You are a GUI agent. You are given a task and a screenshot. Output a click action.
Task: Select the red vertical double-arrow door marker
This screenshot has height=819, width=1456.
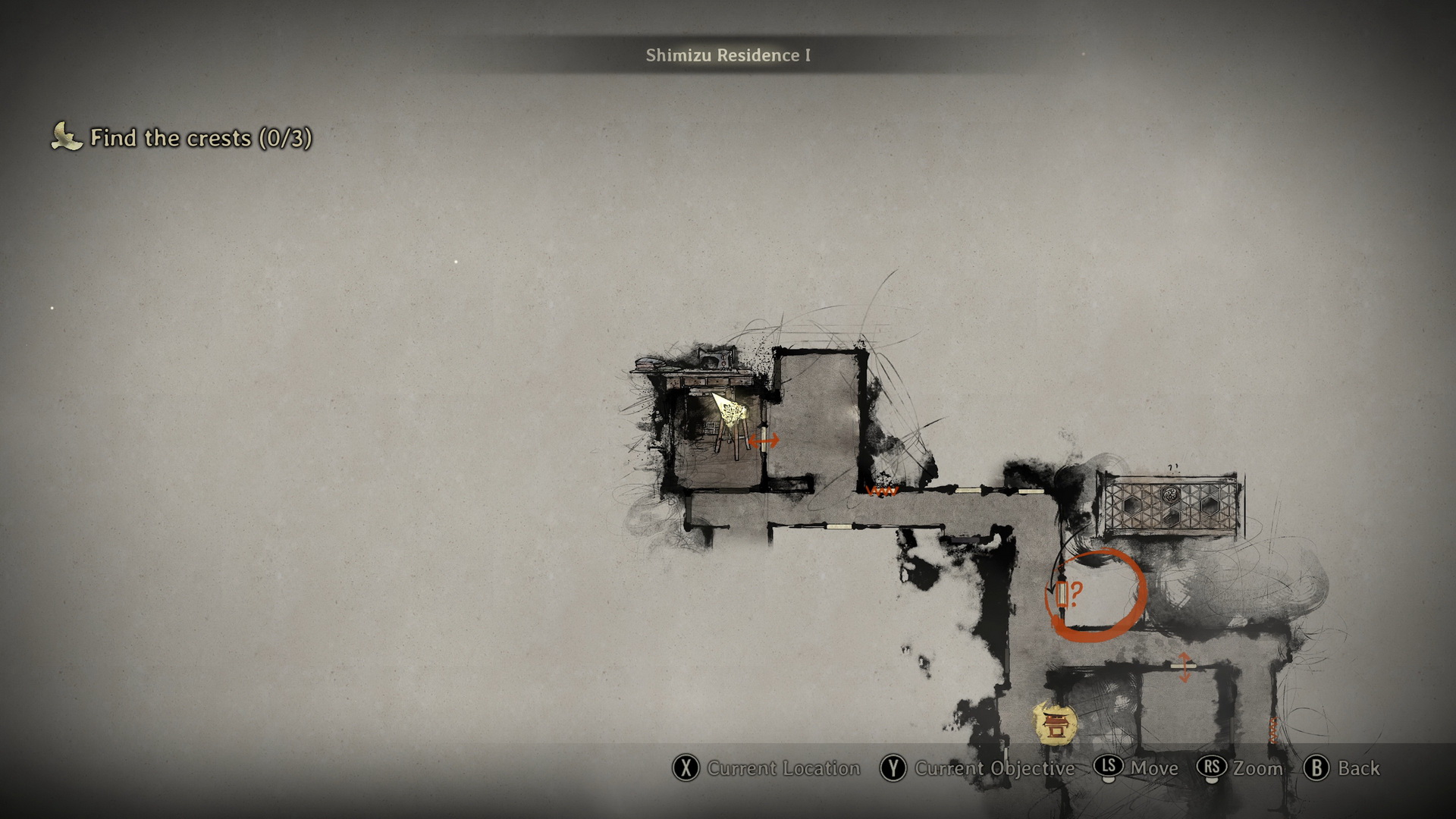click(1184, 667)
